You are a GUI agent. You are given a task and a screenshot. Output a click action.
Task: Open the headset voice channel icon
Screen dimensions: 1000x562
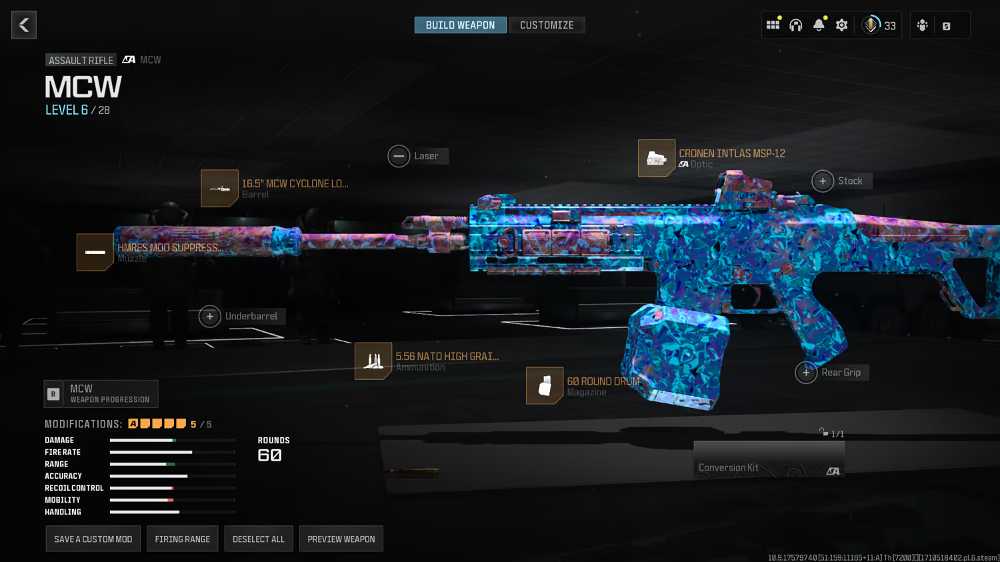[796, 25]
